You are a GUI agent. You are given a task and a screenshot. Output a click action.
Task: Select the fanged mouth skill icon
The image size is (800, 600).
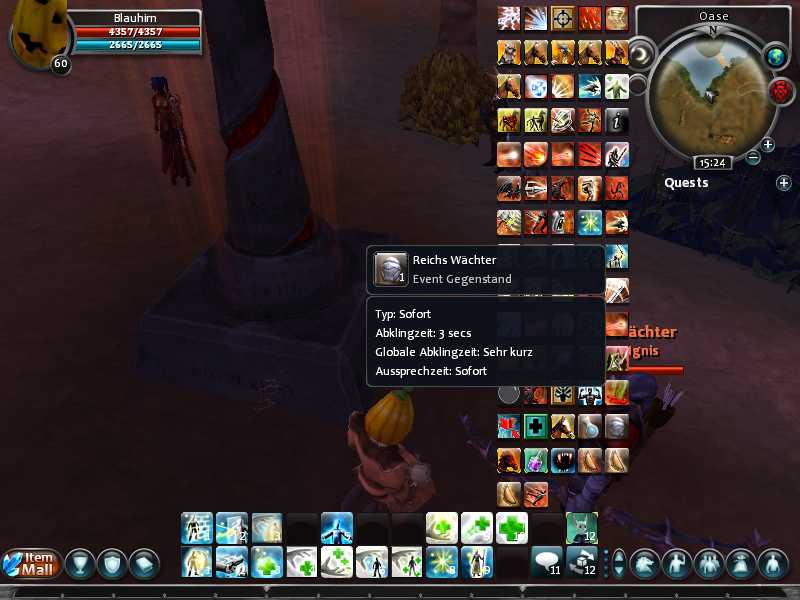coord(563,460)
